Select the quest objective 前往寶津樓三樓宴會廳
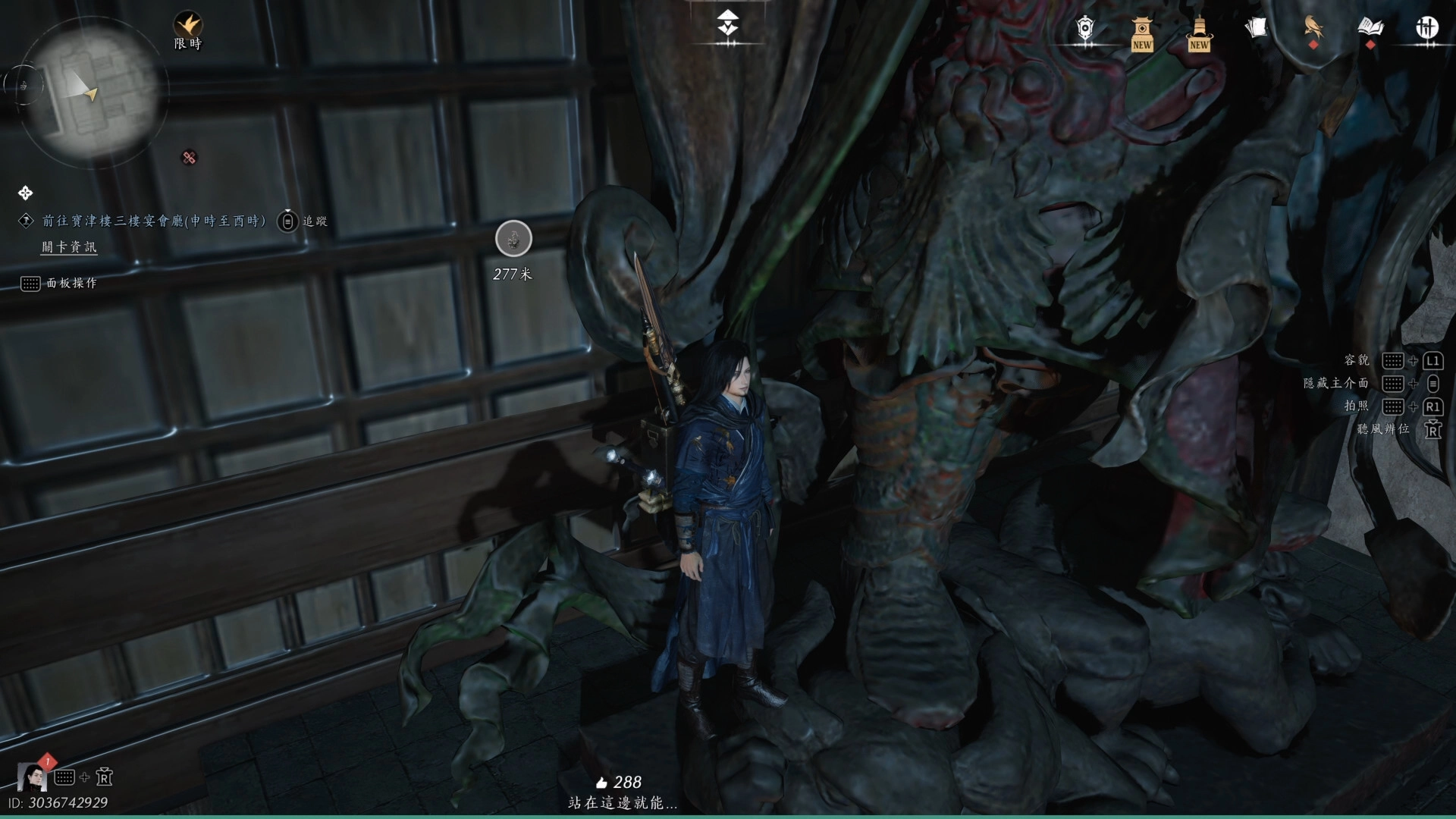Screen dimensions: 1456x819 click(154, 221)
